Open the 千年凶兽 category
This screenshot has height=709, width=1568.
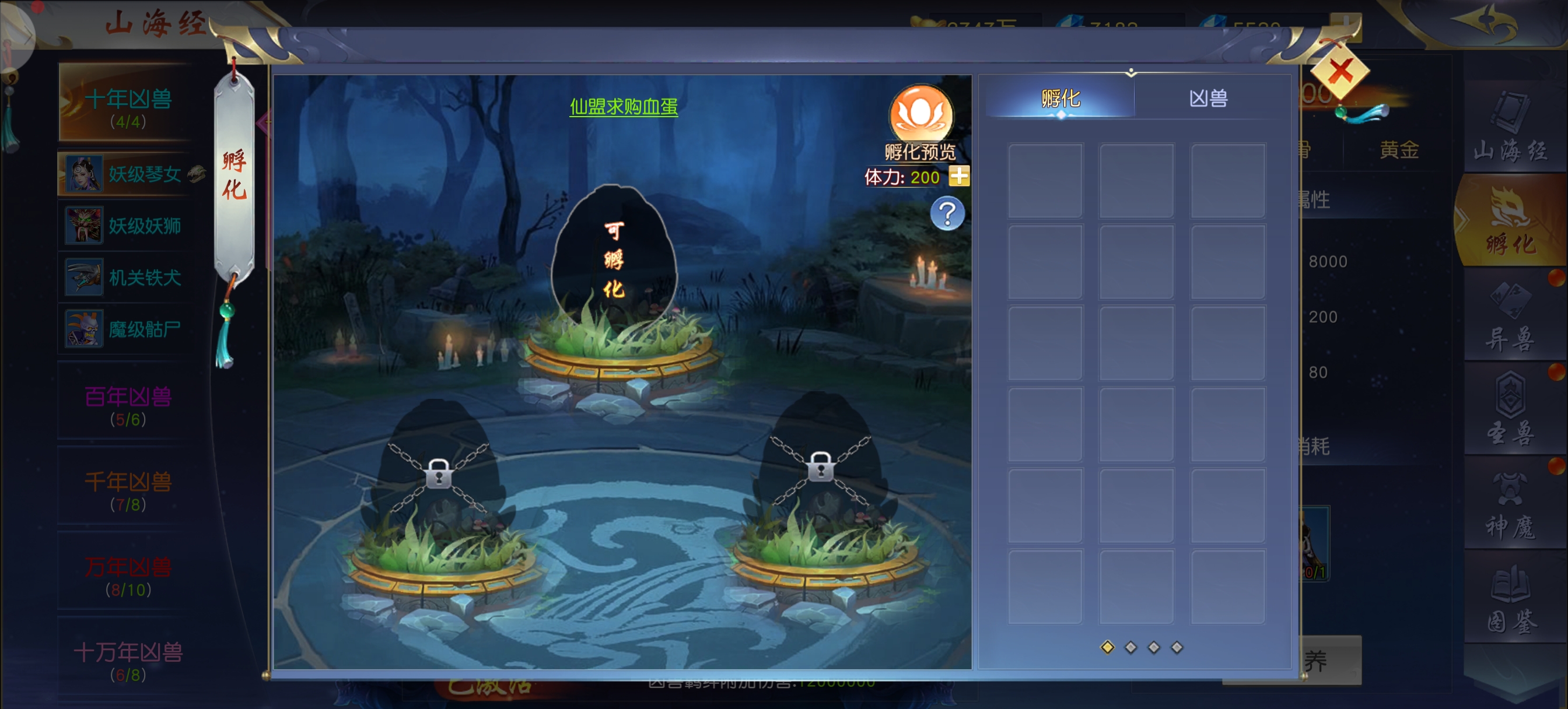(128, 489)
